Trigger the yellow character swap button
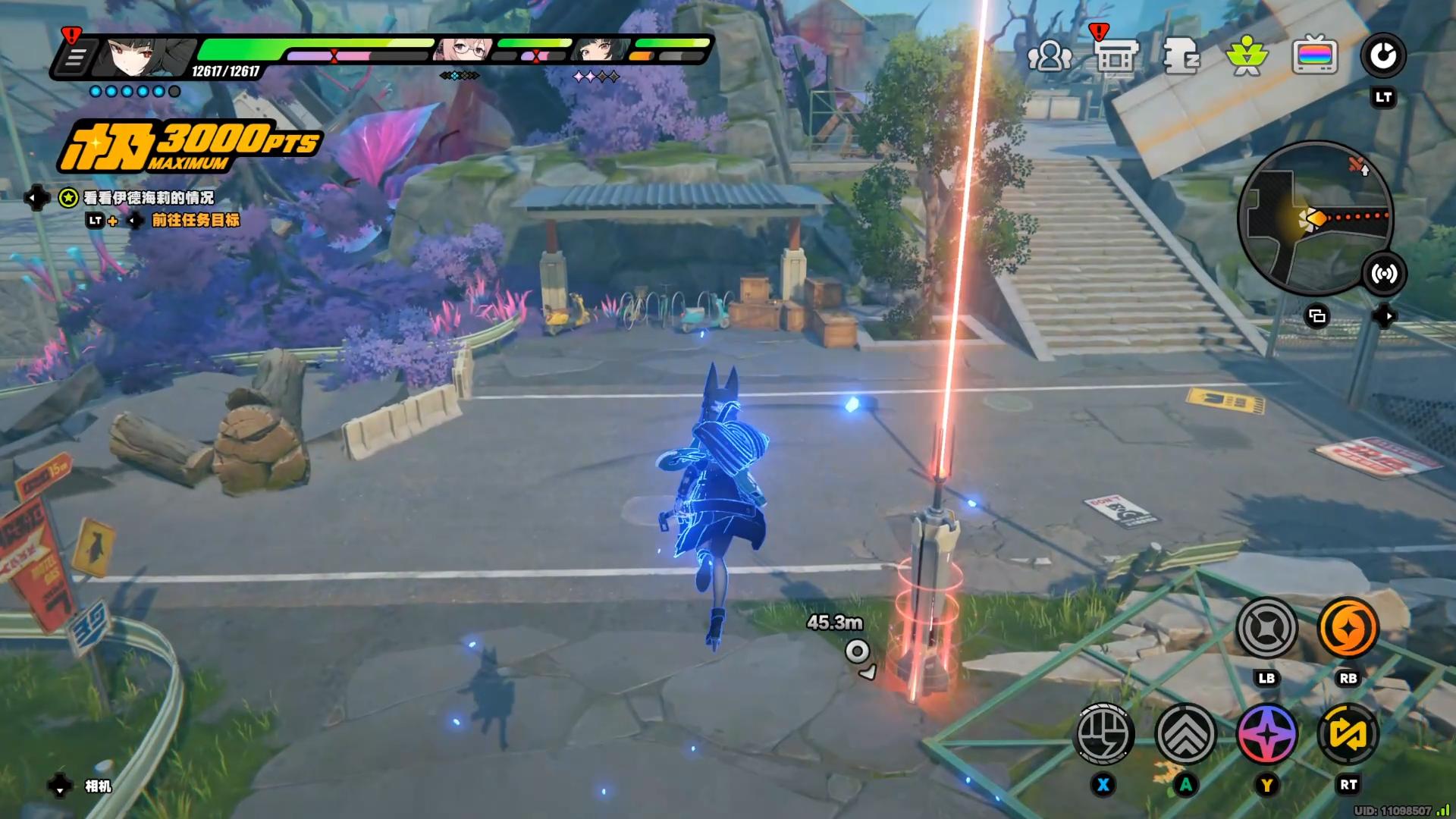Viewport: 1456px width, 819px height. pyautogui.click(x=1348, y=734)
